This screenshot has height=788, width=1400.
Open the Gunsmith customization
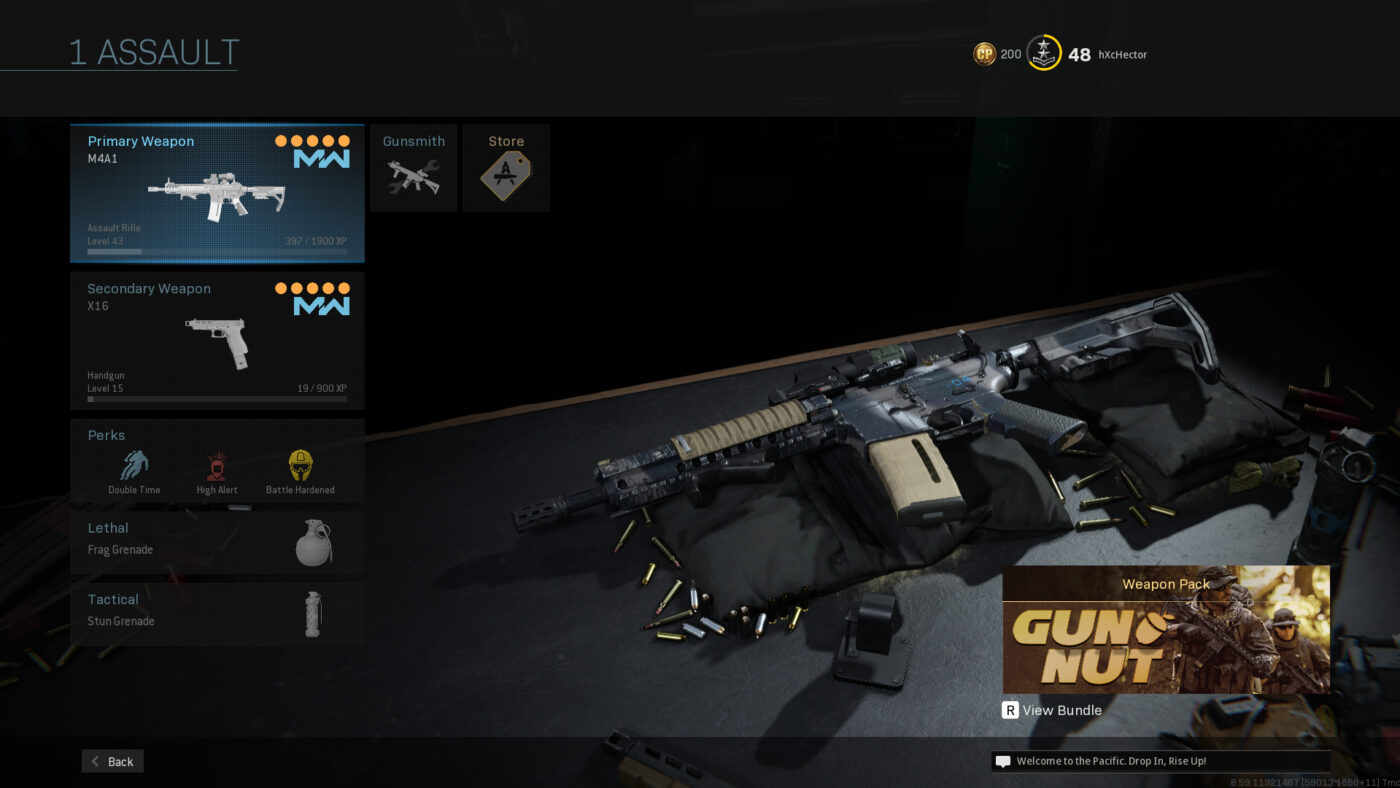[x=413, y=168]
